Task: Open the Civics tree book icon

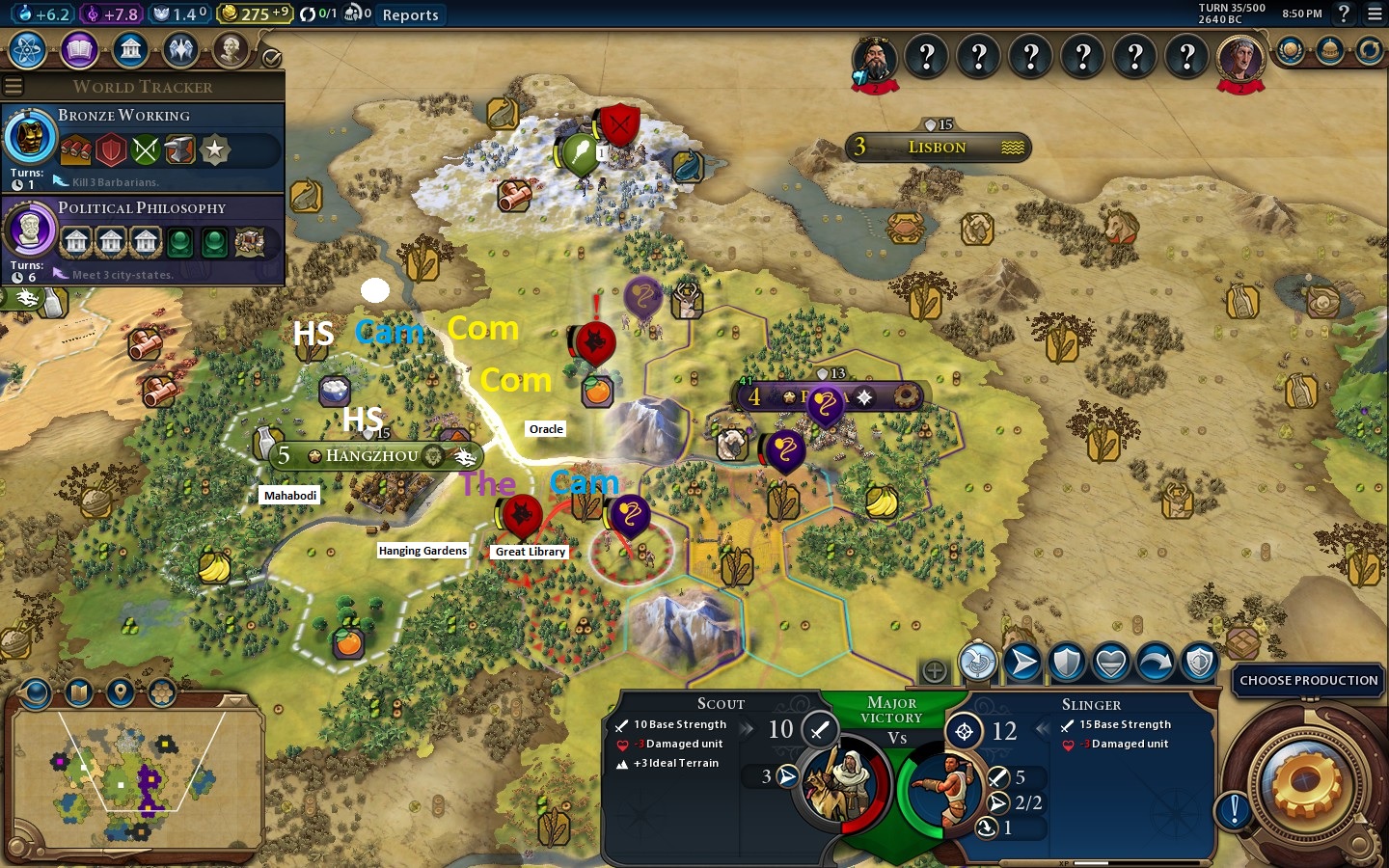Action: pyautogui.click(x=79, y=49)
